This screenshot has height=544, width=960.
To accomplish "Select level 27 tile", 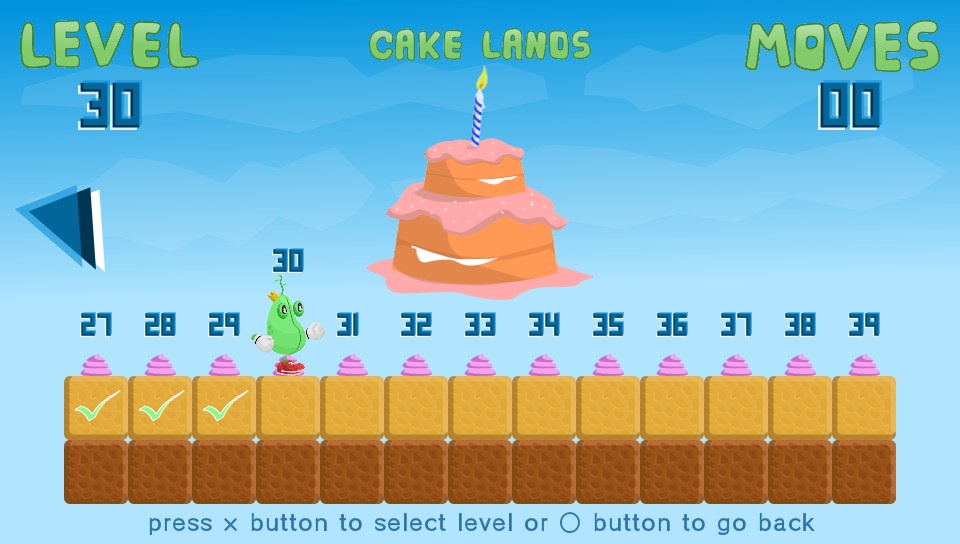I will pyautogui.click(x=96, y=407).
